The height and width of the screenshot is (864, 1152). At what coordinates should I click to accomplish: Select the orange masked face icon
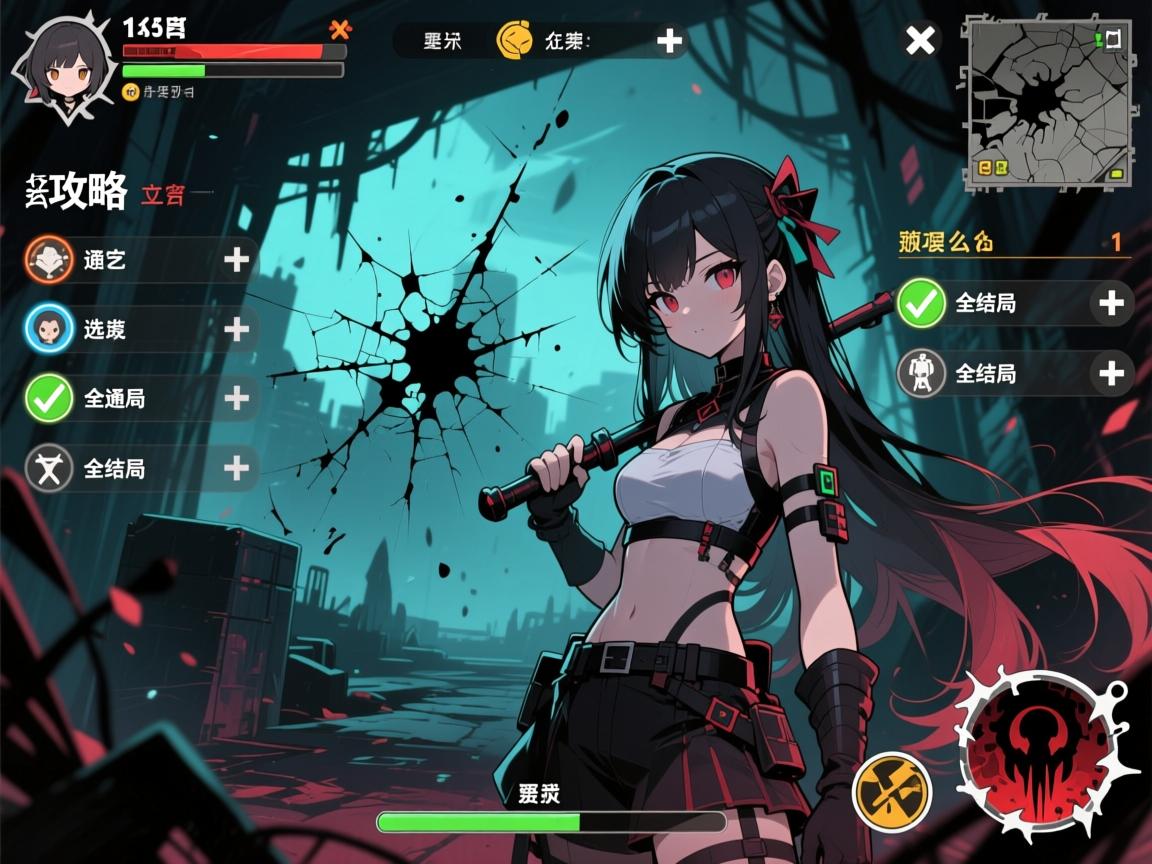tap(49, 260)
